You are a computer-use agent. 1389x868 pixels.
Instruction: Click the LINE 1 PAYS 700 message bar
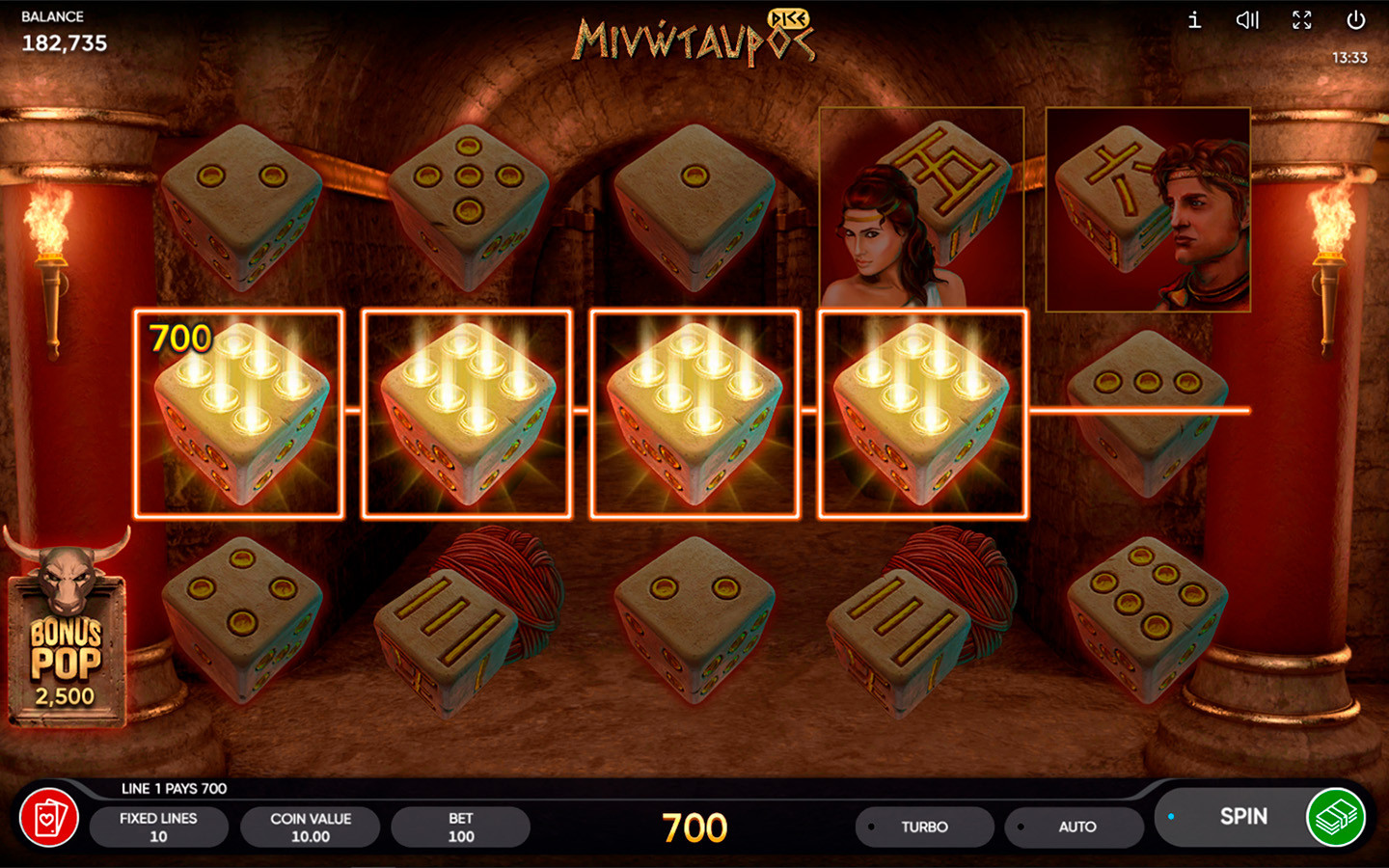(172, 788)
